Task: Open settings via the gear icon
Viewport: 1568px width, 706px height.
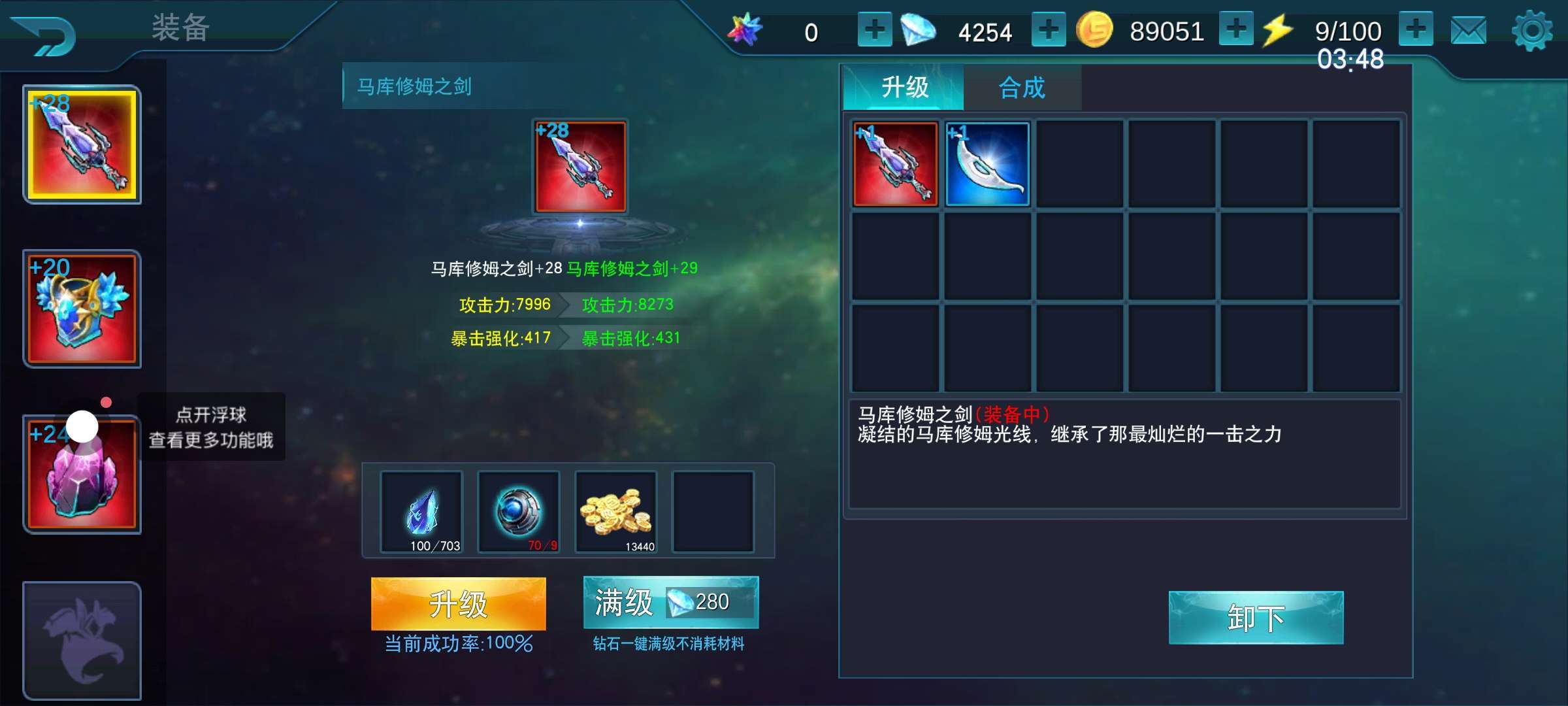Action: pos(1531,31)
